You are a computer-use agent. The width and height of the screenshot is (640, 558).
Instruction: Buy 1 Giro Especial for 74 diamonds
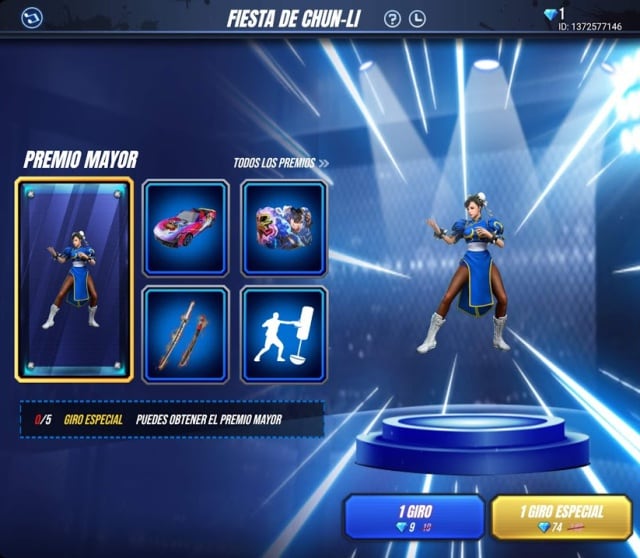pyautogui.click(x=561, y=517)
